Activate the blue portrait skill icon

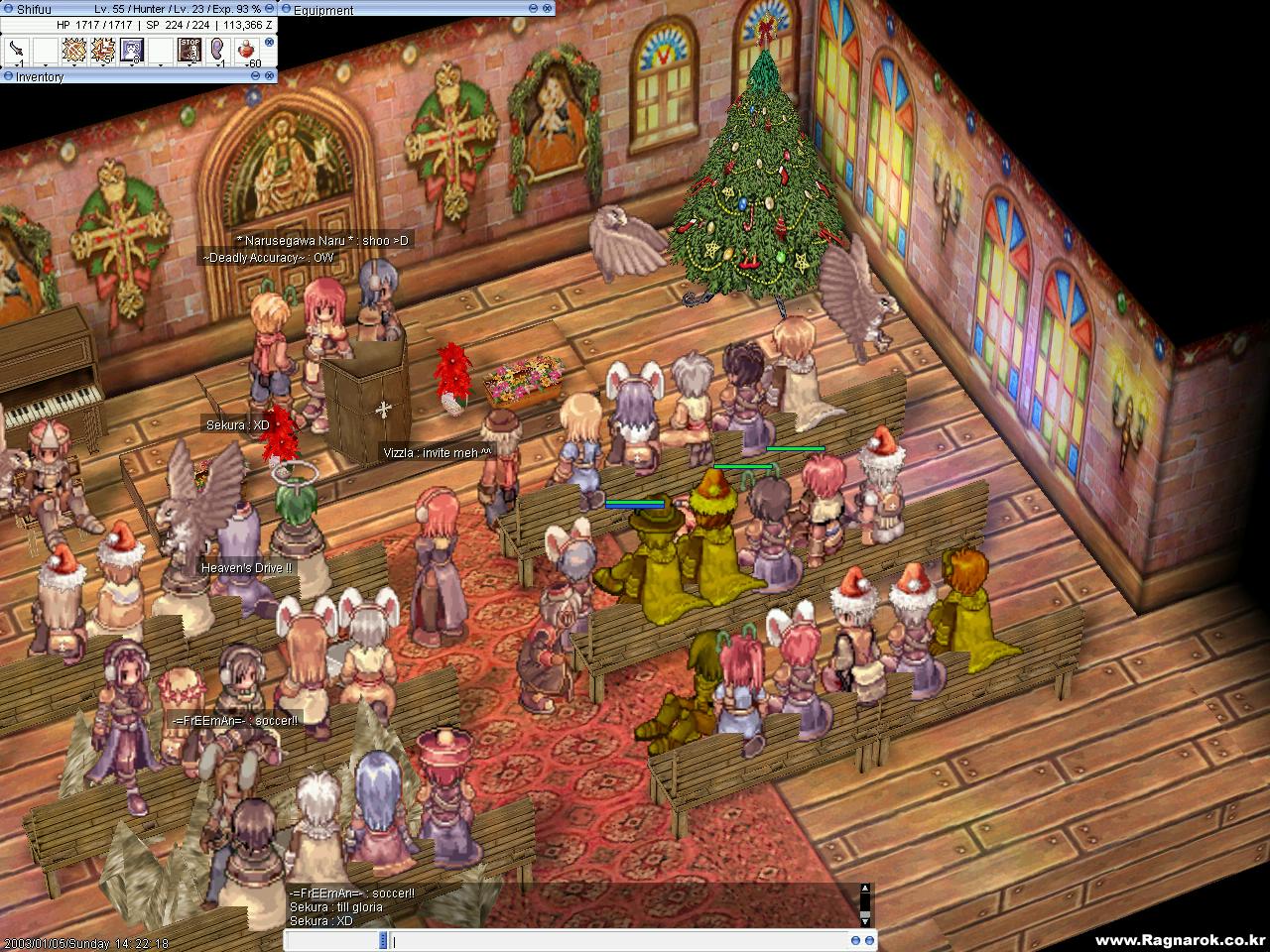coord(132,50)
